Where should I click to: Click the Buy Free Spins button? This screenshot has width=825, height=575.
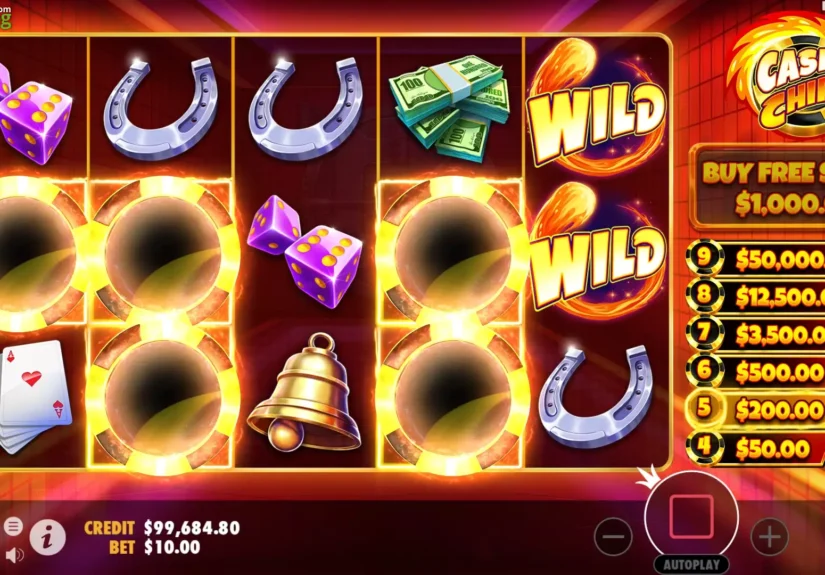click(x=760, y=185)
